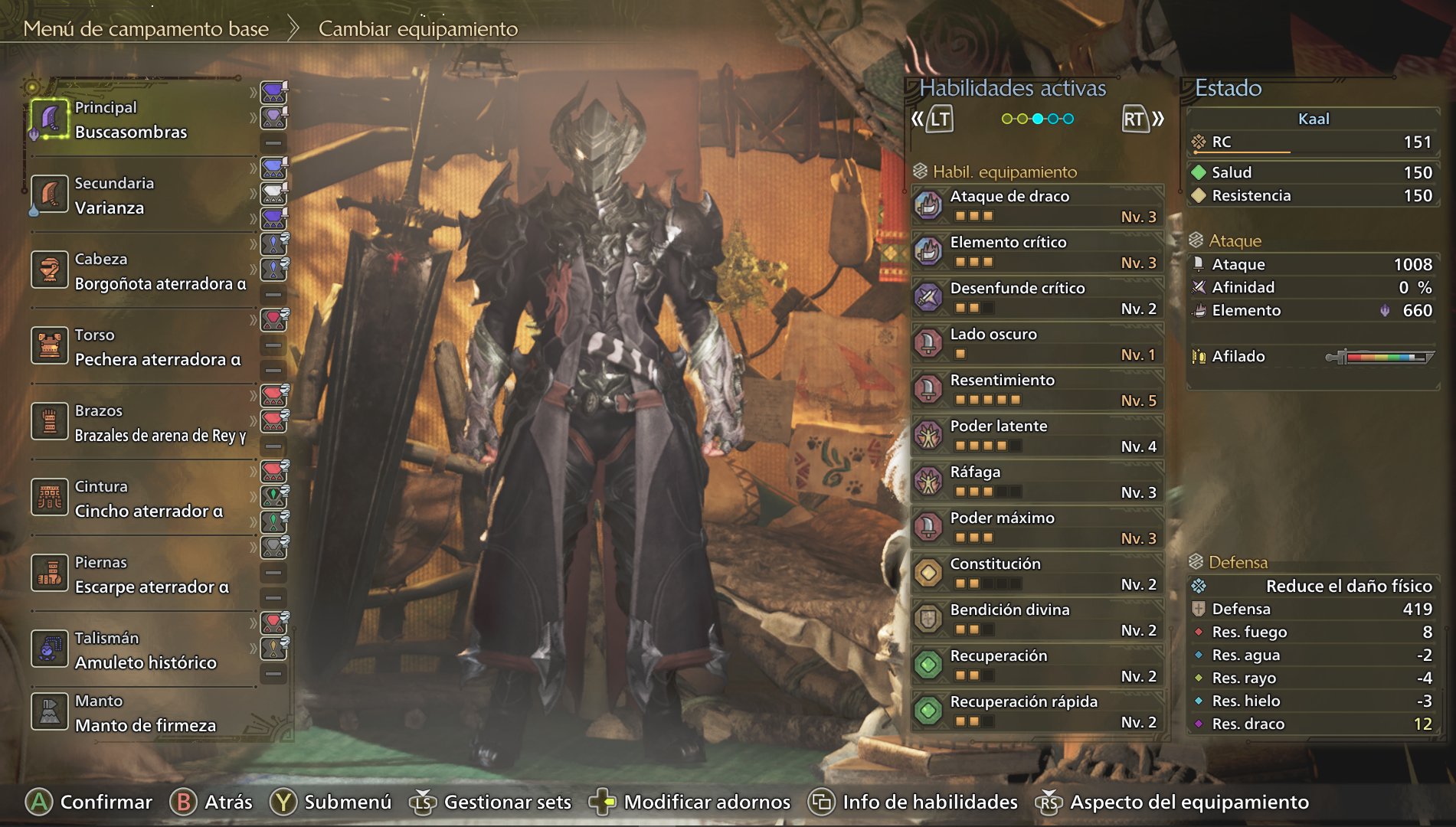Open the Talismán slot Amuleto histórico
The image size is (1456, 827).
[146, 651]
